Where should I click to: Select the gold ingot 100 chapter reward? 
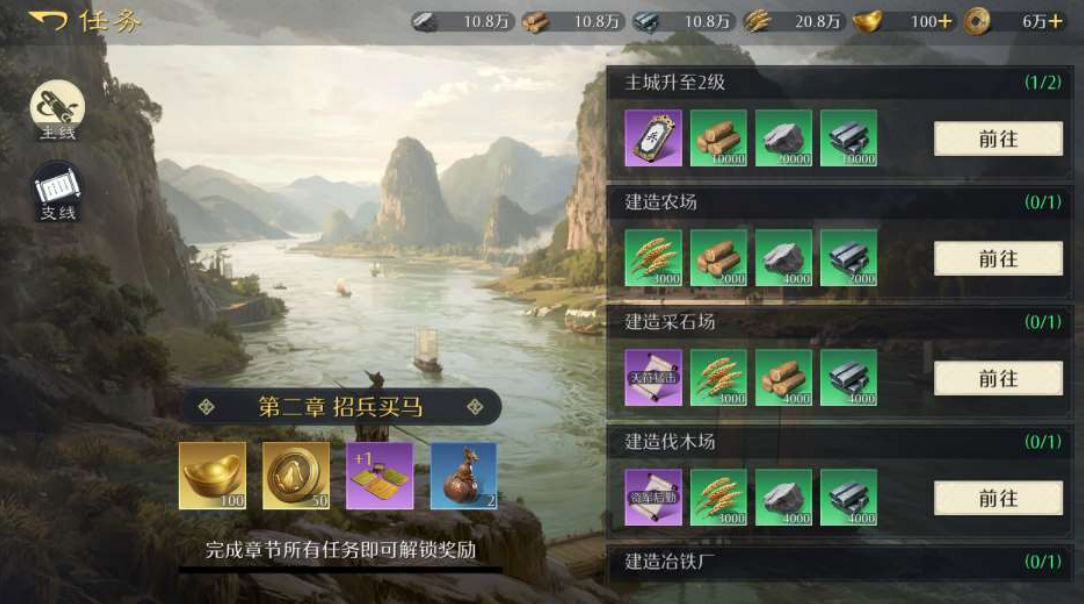coord(212,475)
